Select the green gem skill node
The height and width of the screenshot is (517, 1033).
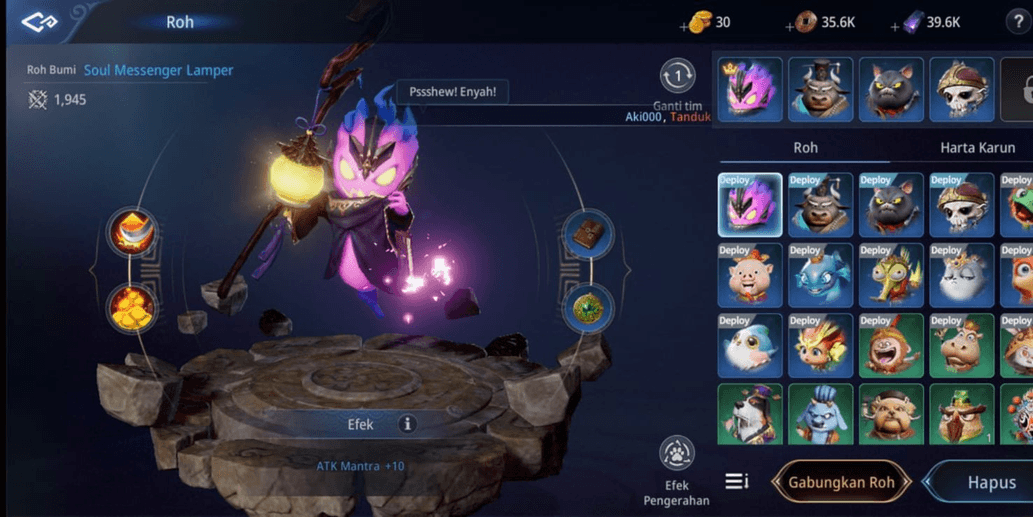pos(588,308)
